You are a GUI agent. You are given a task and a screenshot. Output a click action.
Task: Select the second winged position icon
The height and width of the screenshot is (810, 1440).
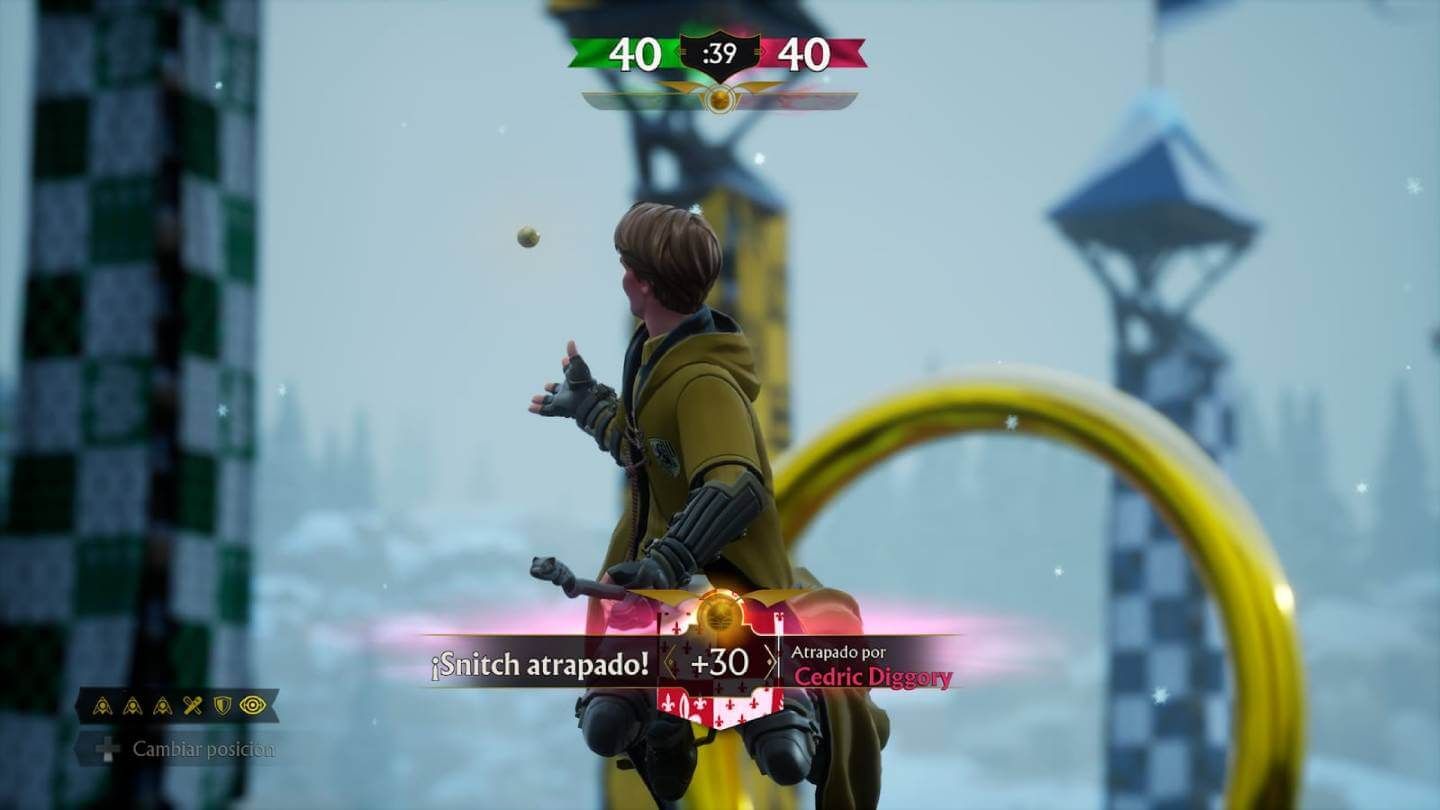click(132, 706)
